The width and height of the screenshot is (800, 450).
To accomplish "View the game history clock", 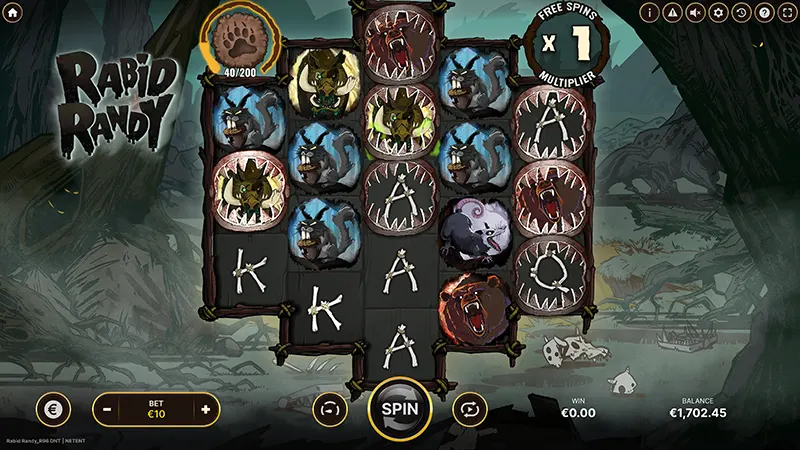I will [x=741, y=13].
